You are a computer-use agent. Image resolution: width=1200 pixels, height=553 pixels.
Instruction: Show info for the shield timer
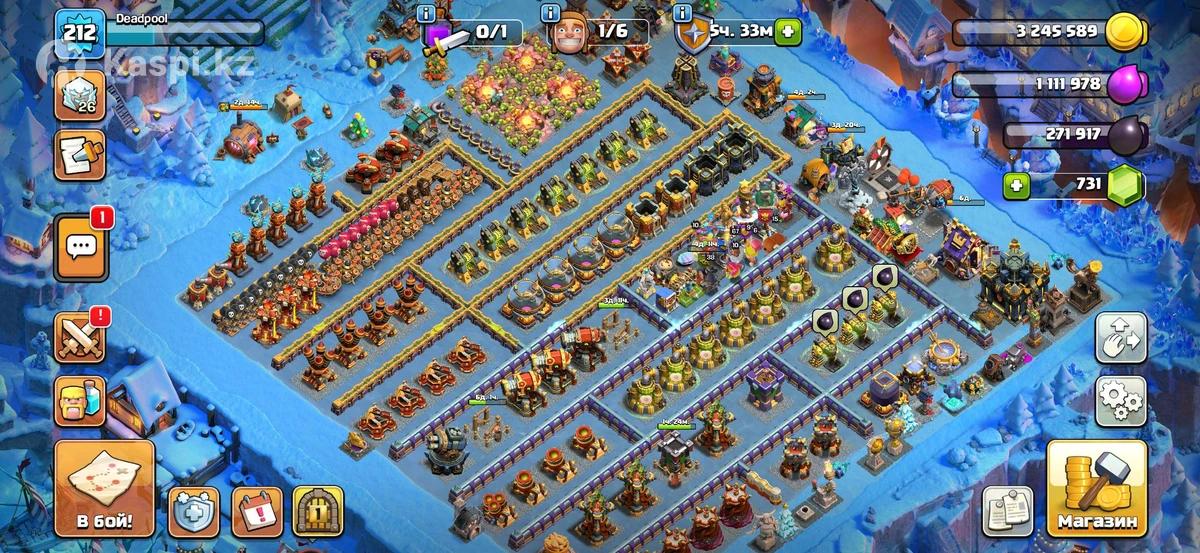click(684, 14)
